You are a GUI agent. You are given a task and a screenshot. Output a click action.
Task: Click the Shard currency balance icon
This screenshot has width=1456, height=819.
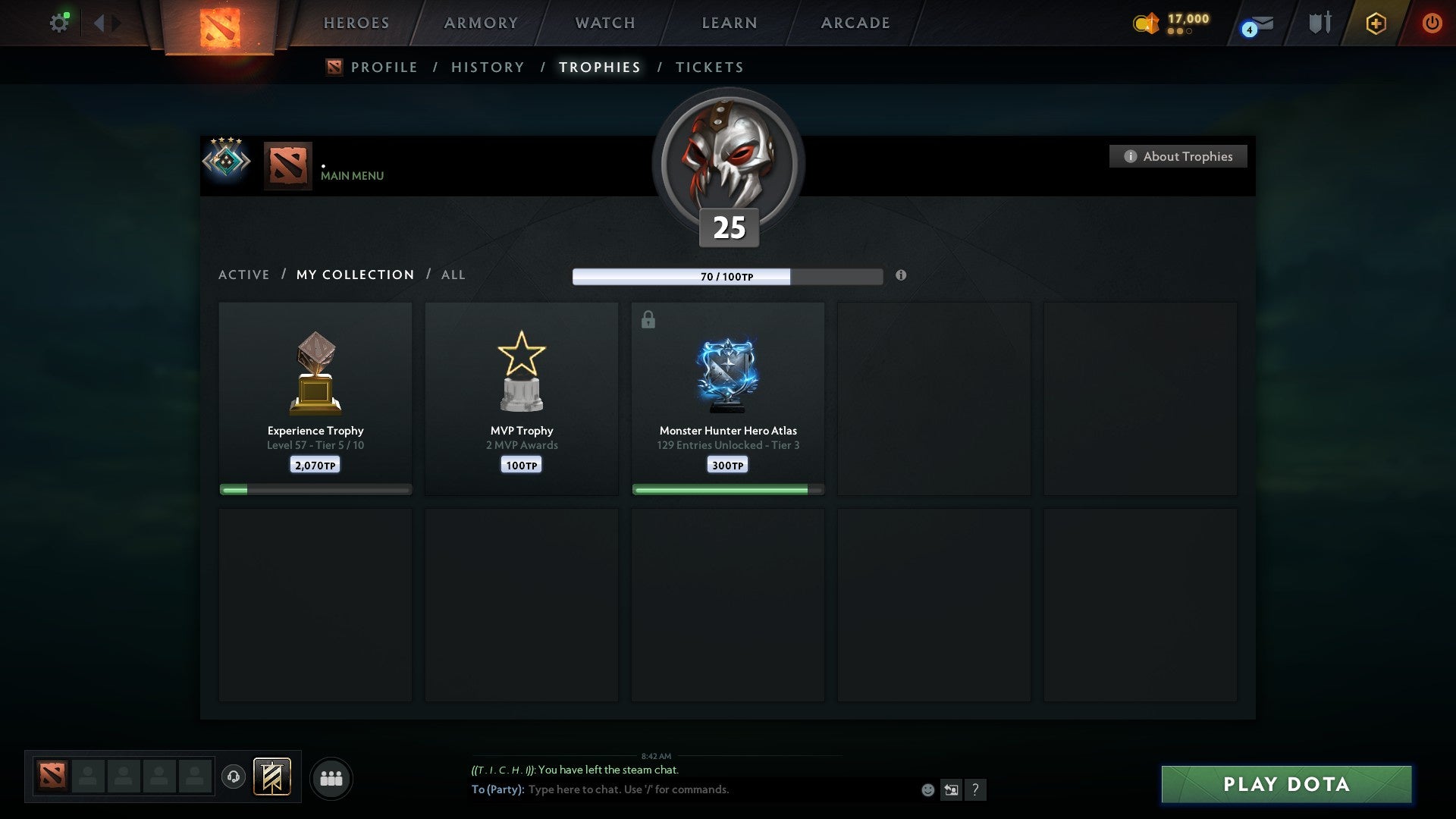pyautogui.click(x=1145, y=24)
